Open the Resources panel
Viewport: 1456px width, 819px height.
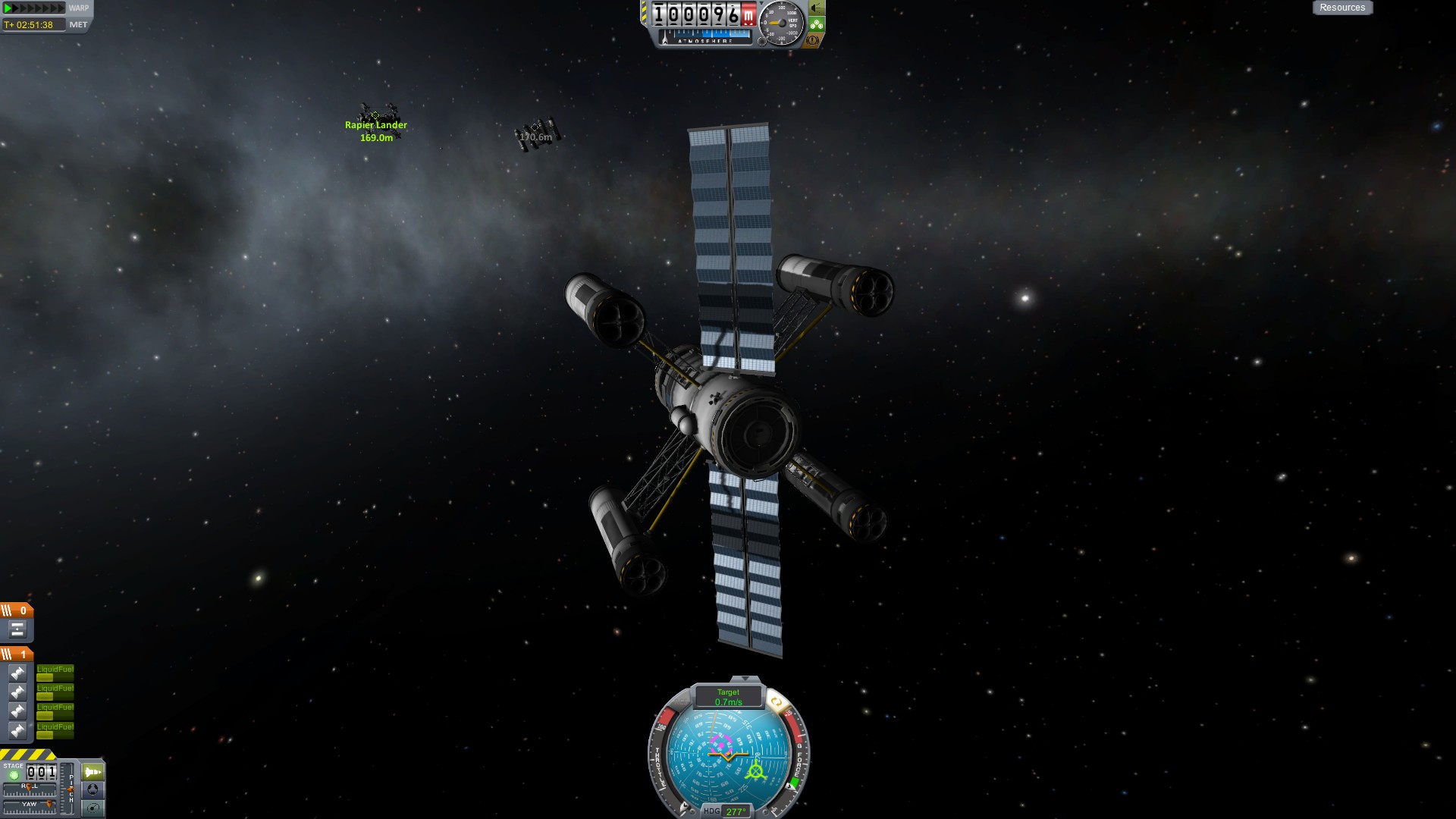click(x=1341, y=8)
